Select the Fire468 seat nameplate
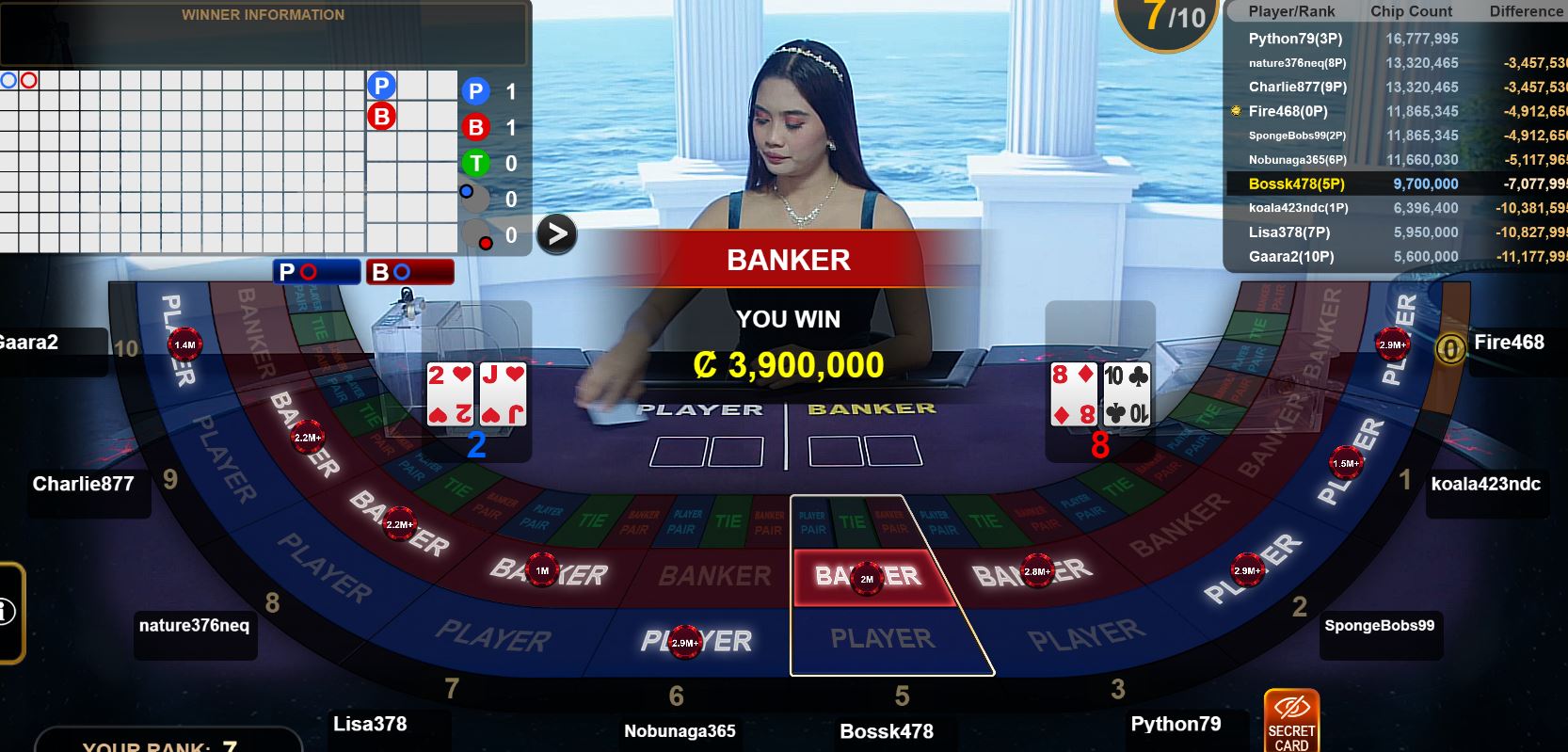 pyautogui.click(x=1509, y=343)
